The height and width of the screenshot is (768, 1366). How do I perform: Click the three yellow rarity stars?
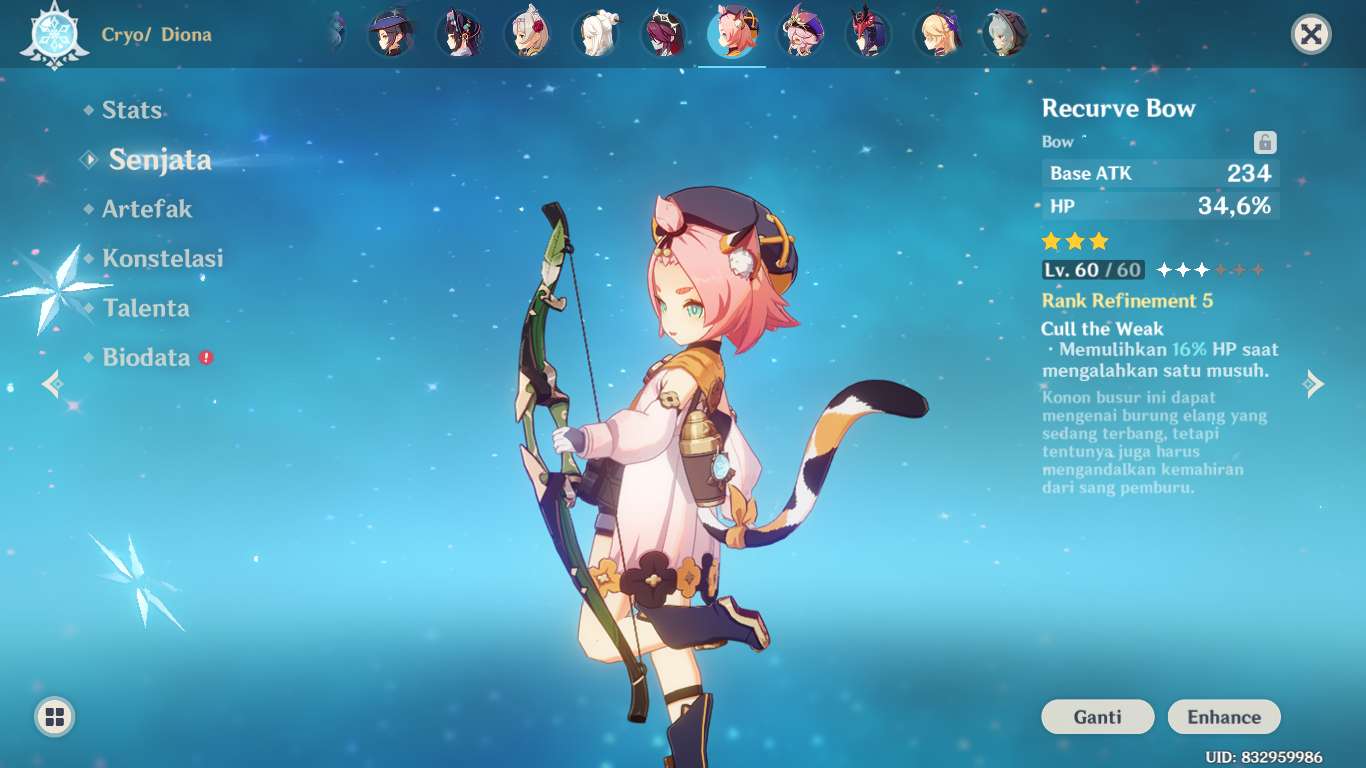point(1074,241)
